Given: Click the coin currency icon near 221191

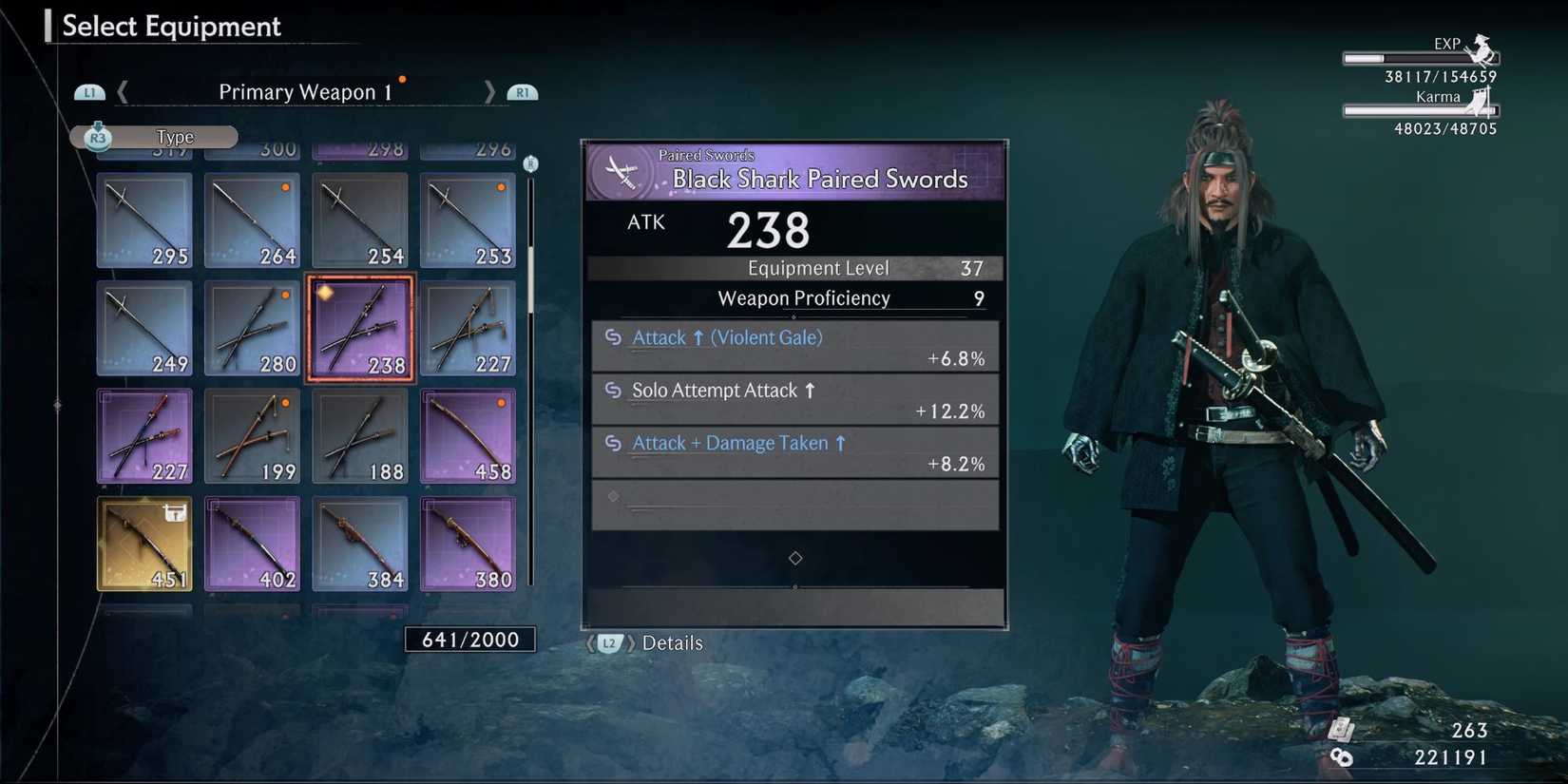Looking at the screenshot, I should [1343, 757].
